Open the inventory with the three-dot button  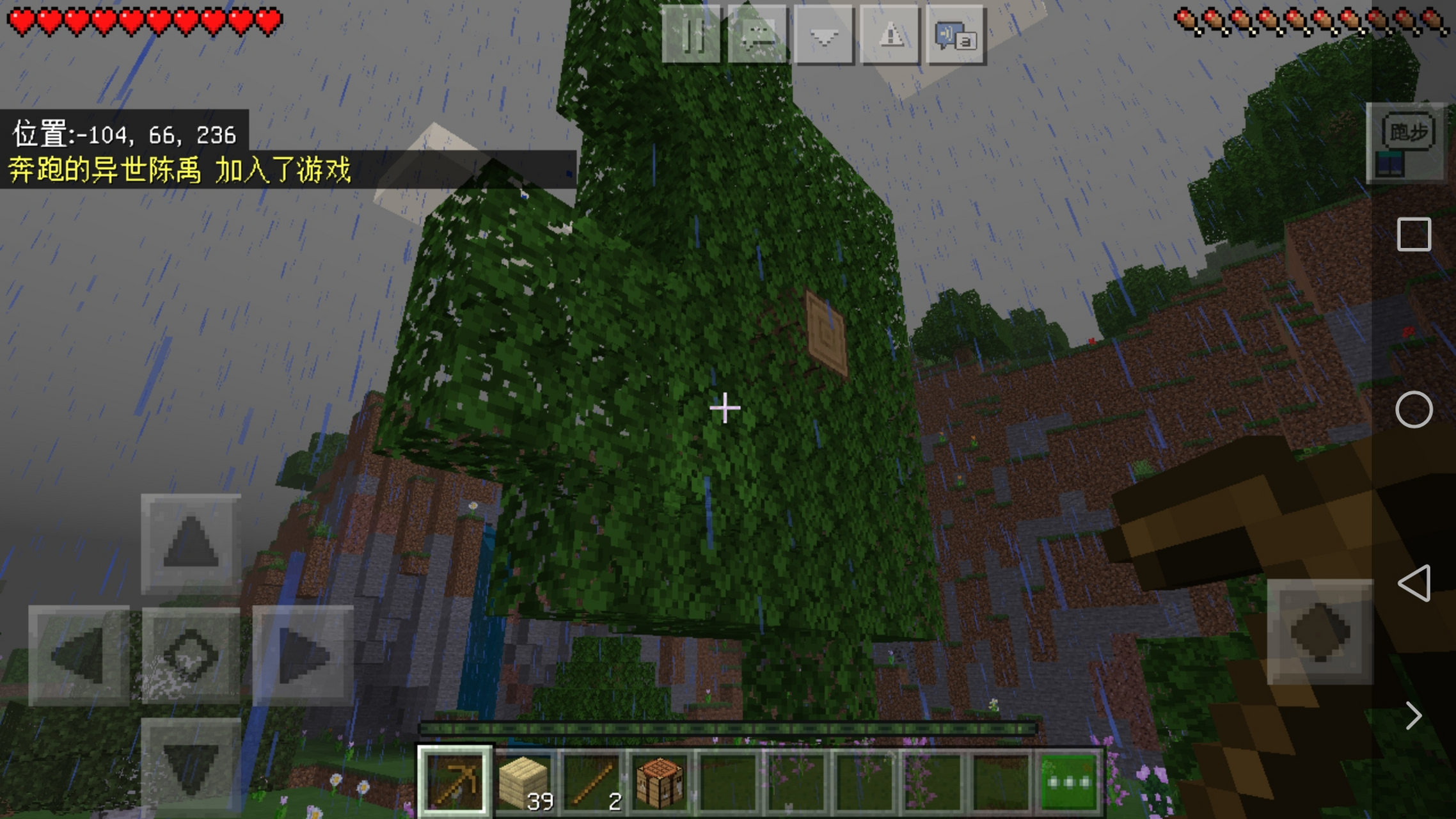[1068, 781]
